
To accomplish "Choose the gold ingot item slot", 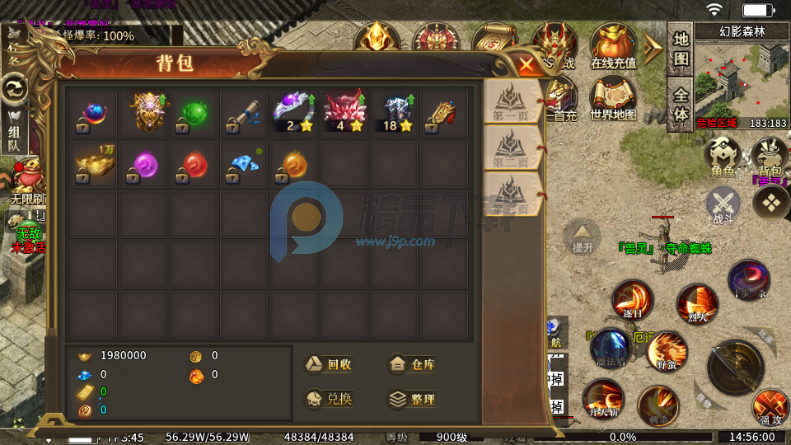I will point(94,164).
